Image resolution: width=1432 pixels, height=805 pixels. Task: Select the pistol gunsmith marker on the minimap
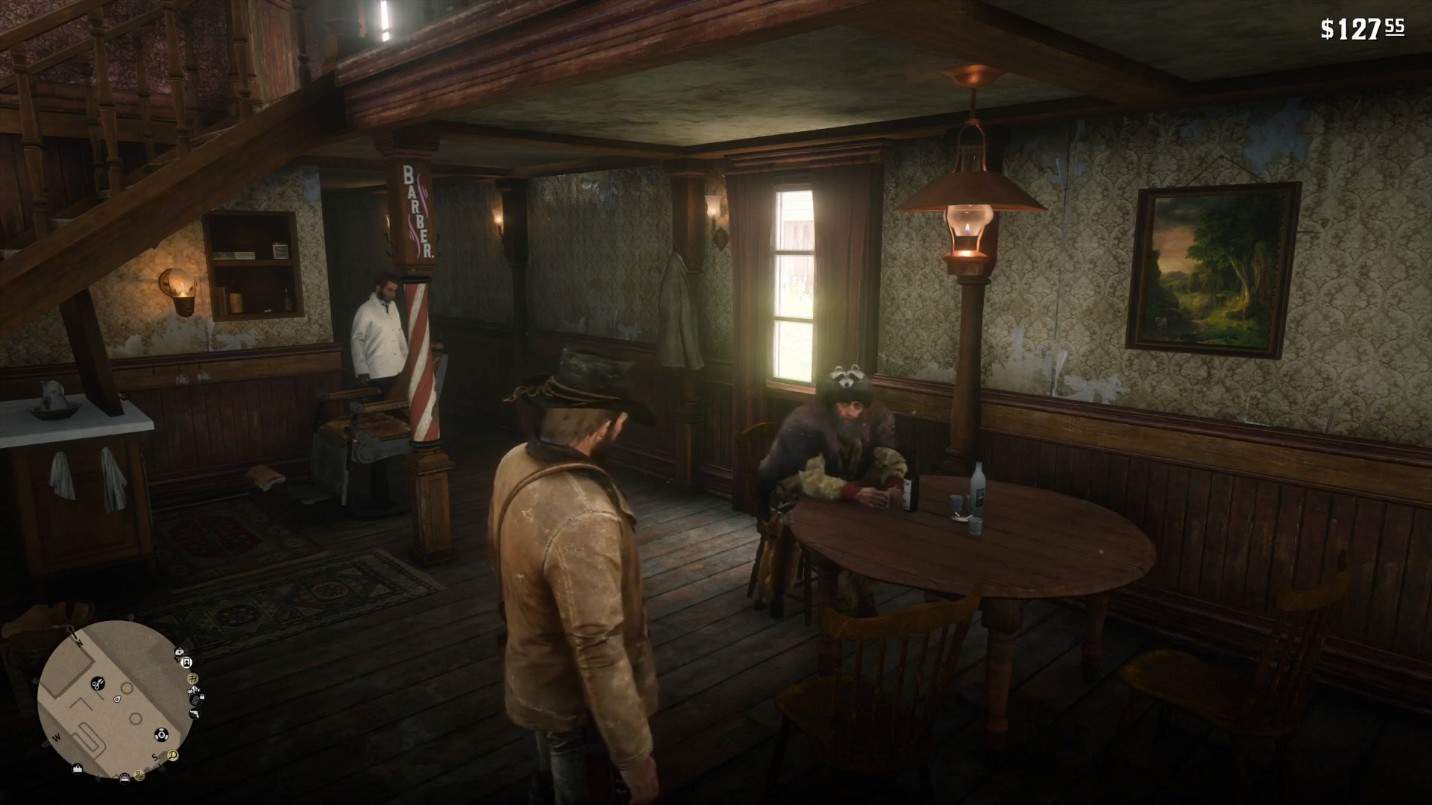click(193, 713)
